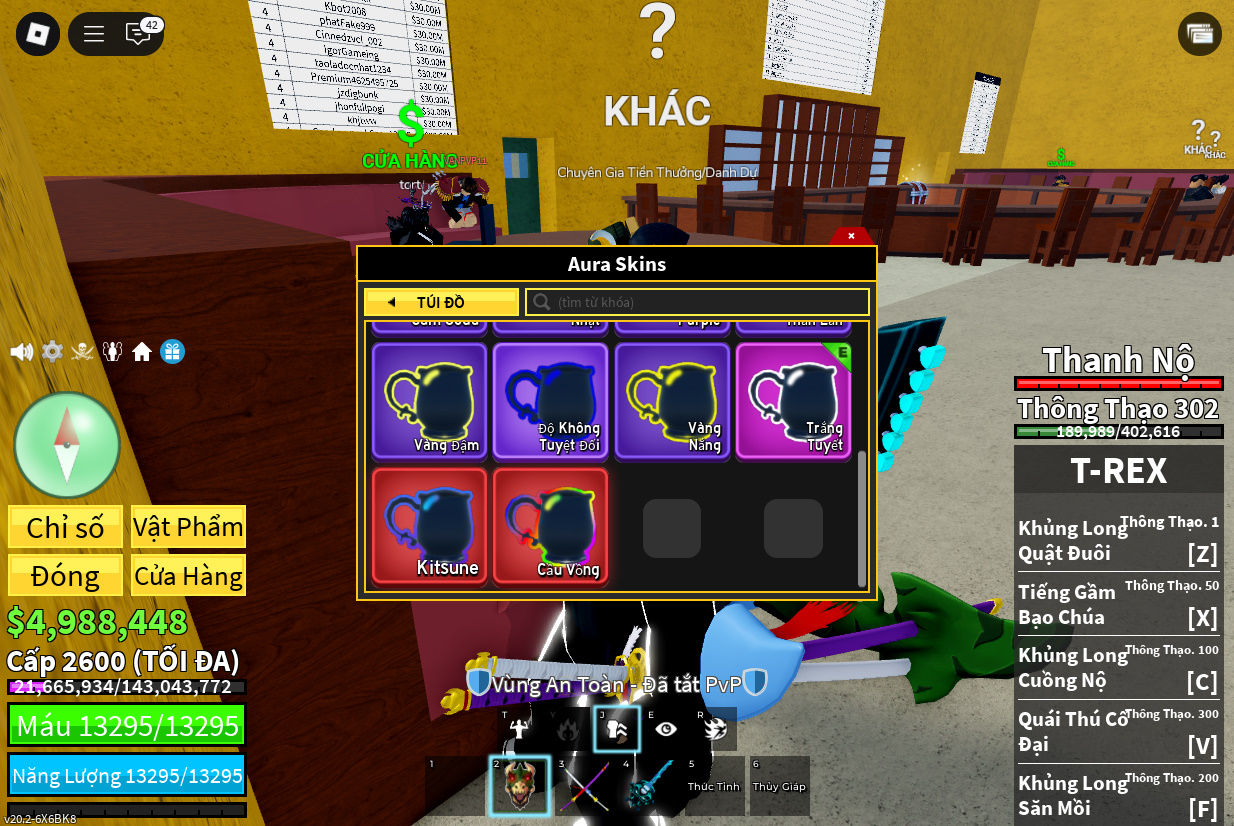Pick the Vàng Nắng aura skin
This screenshot has width=1234, height=826.
point(672,400)
